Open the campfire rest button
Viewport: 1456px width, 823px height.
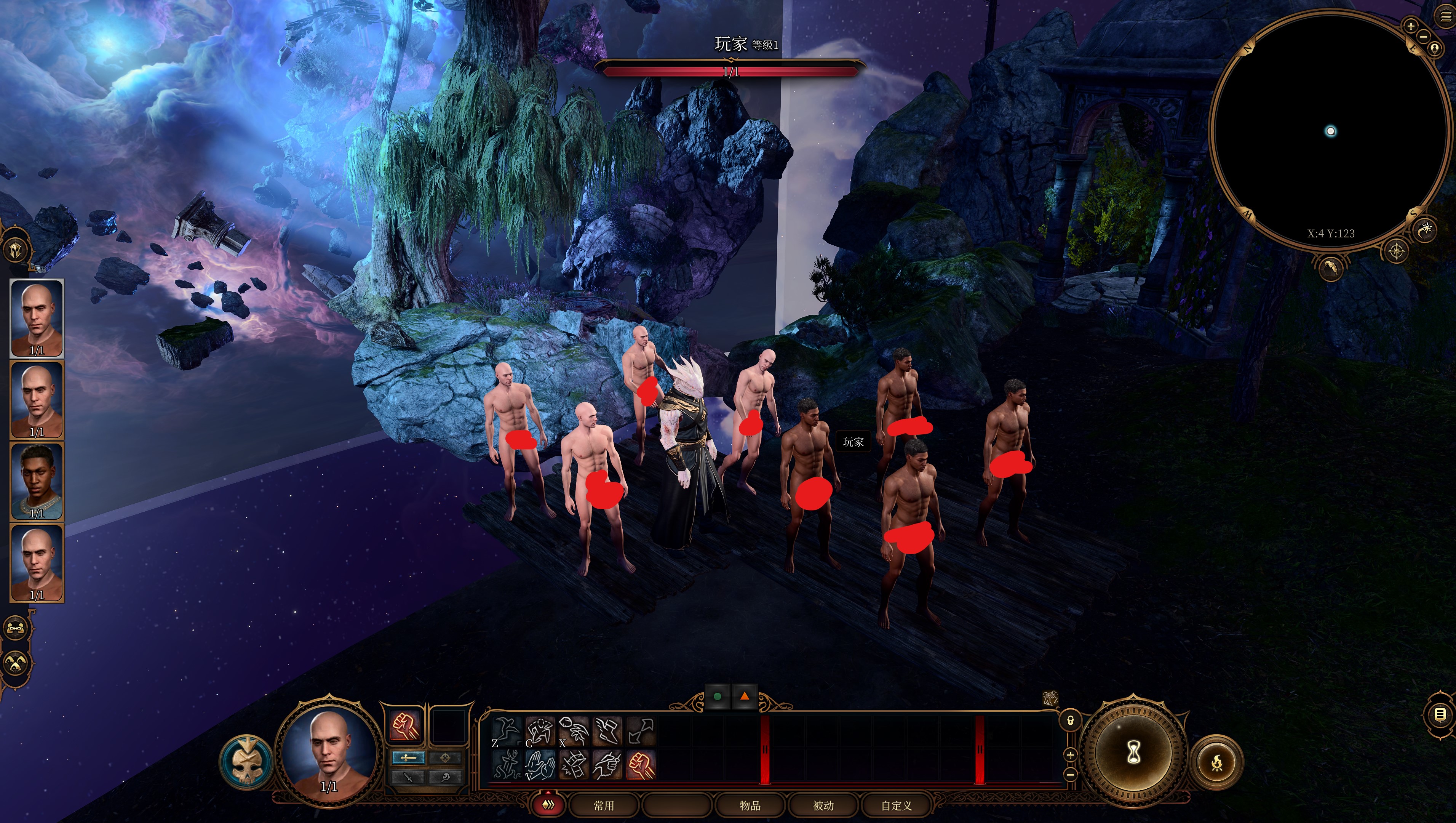click(x=1217, y=762)
